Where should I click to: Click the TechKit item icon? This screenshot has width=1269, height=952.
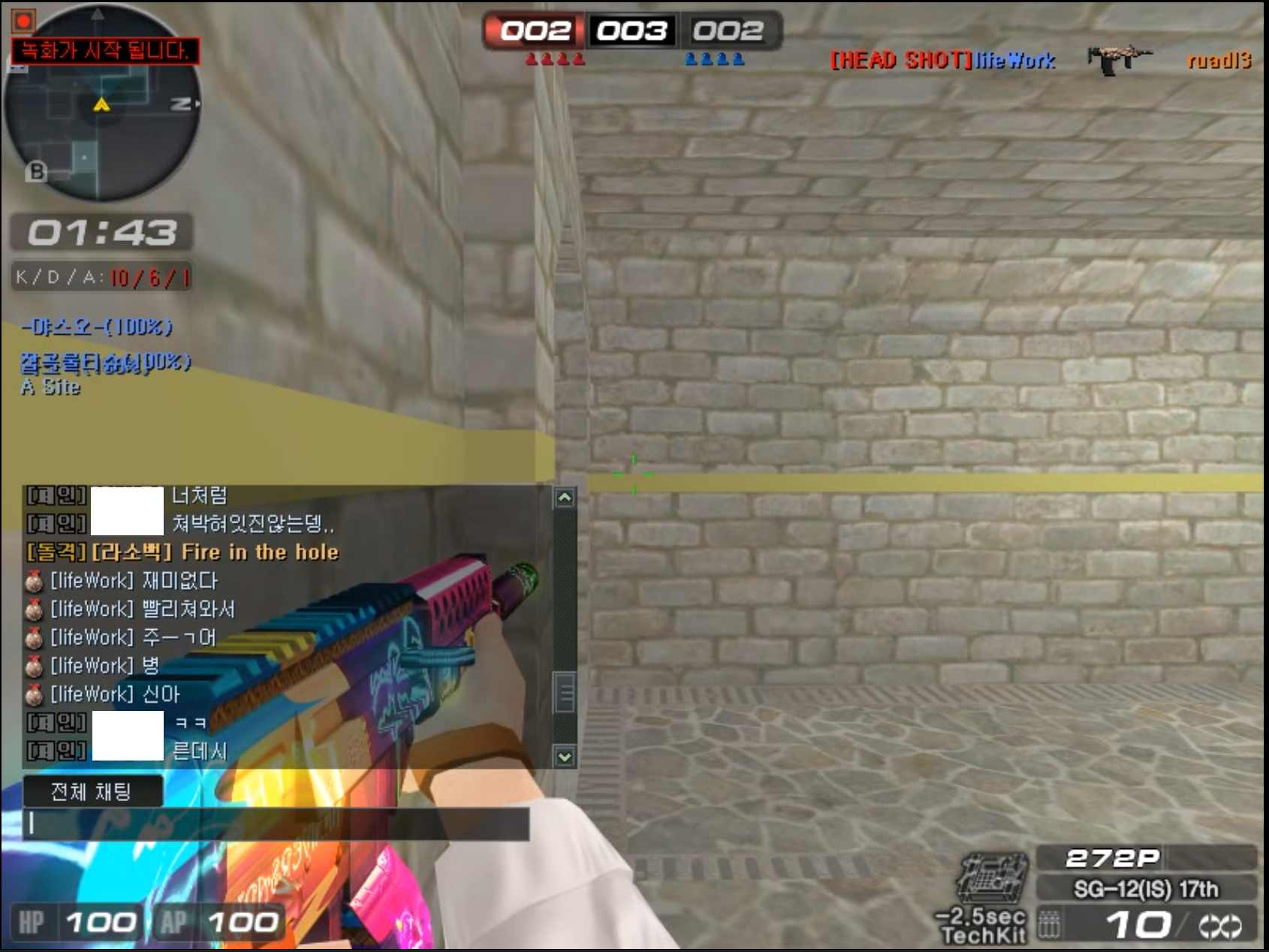pos(992,878)
